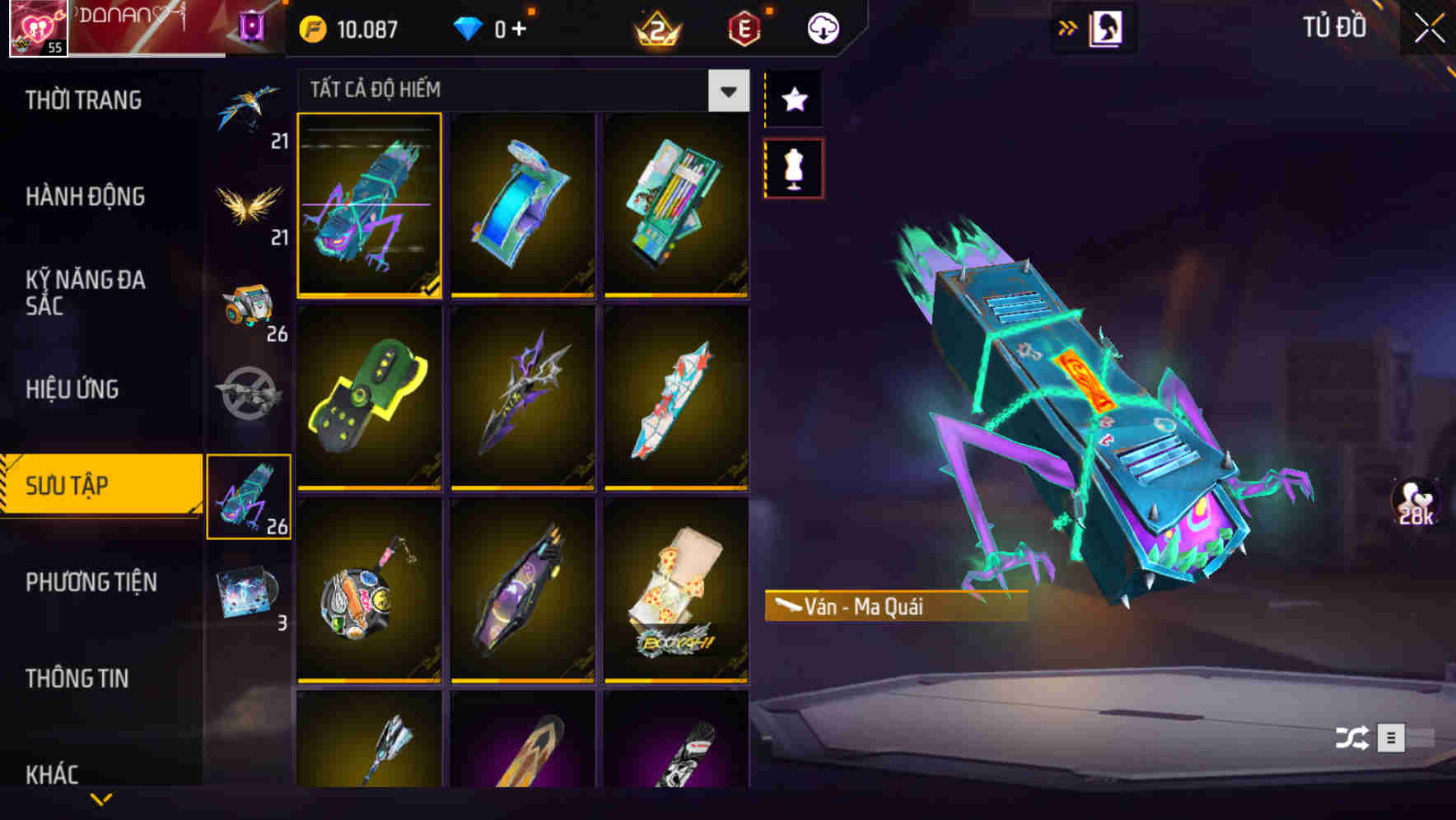This screenshot has width=1456, height=820.
Task: Expand the KHÁC section using the down chevron
Action: tap(101, 800)
